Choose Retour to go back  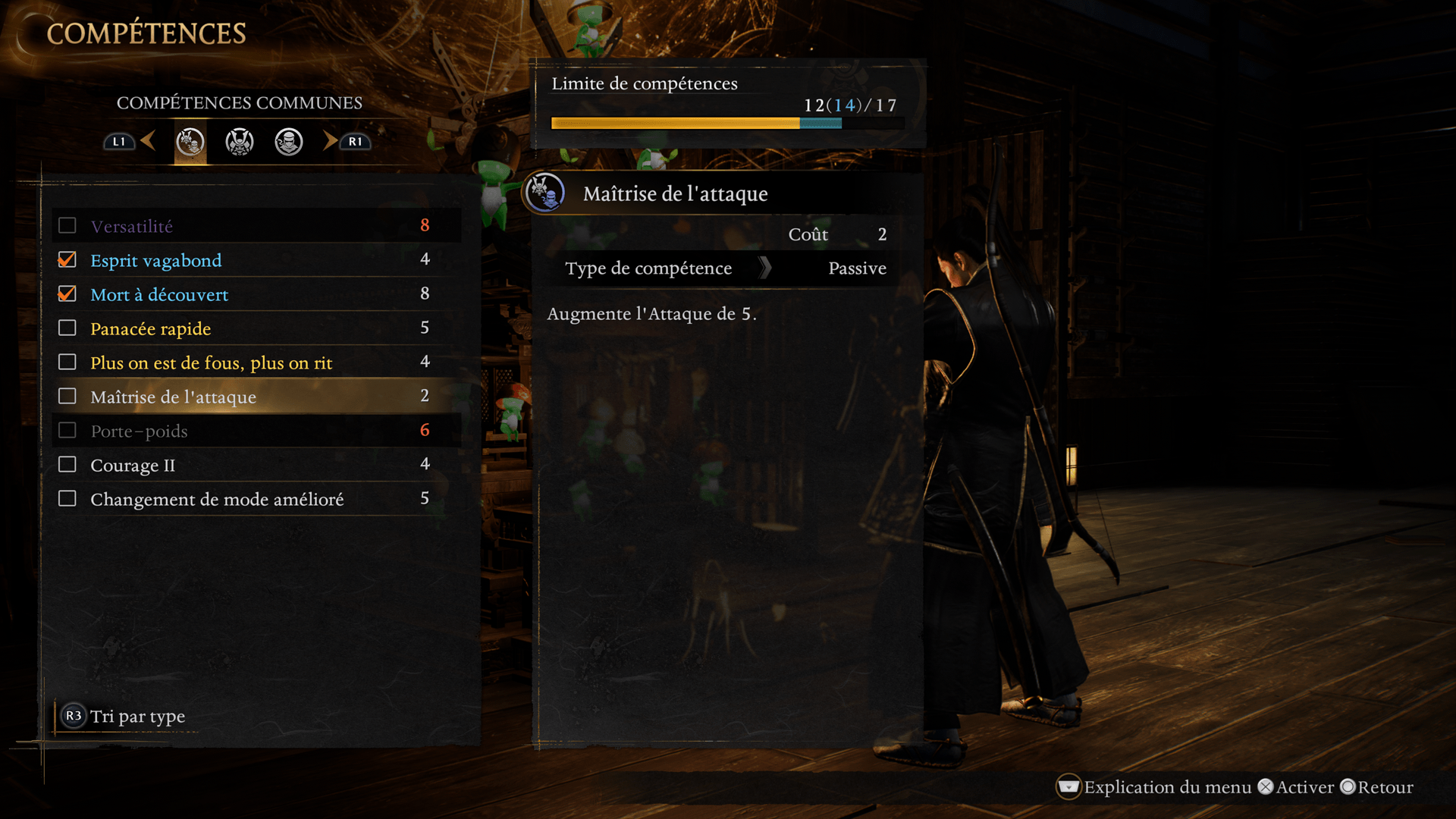coord(1376,787)
